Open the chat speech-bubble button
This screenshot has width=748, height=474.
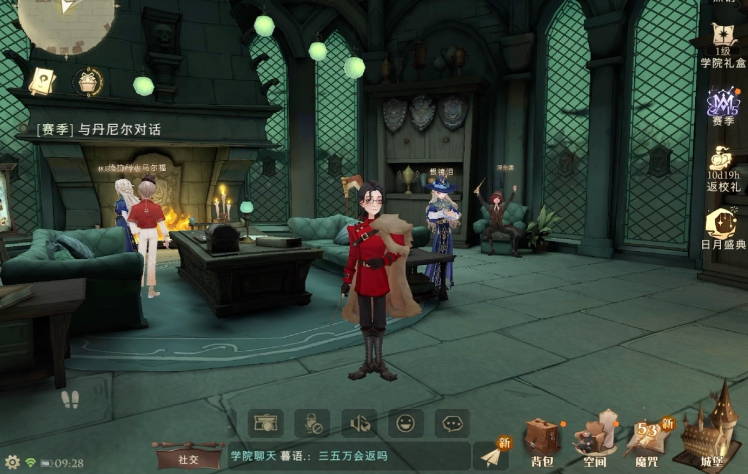tap(452, 423)
